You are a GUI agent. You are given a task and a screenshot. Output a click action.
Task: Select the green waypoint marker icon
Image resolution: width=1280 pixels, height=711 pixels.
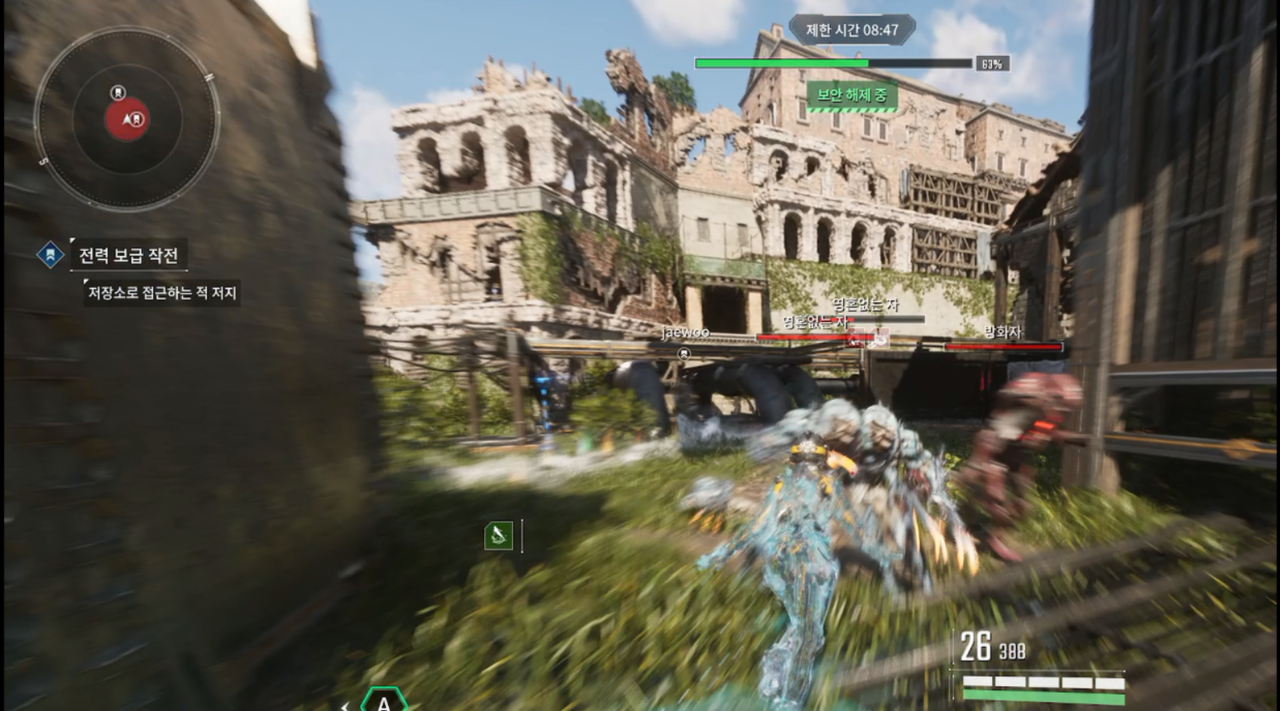[498, 536]
